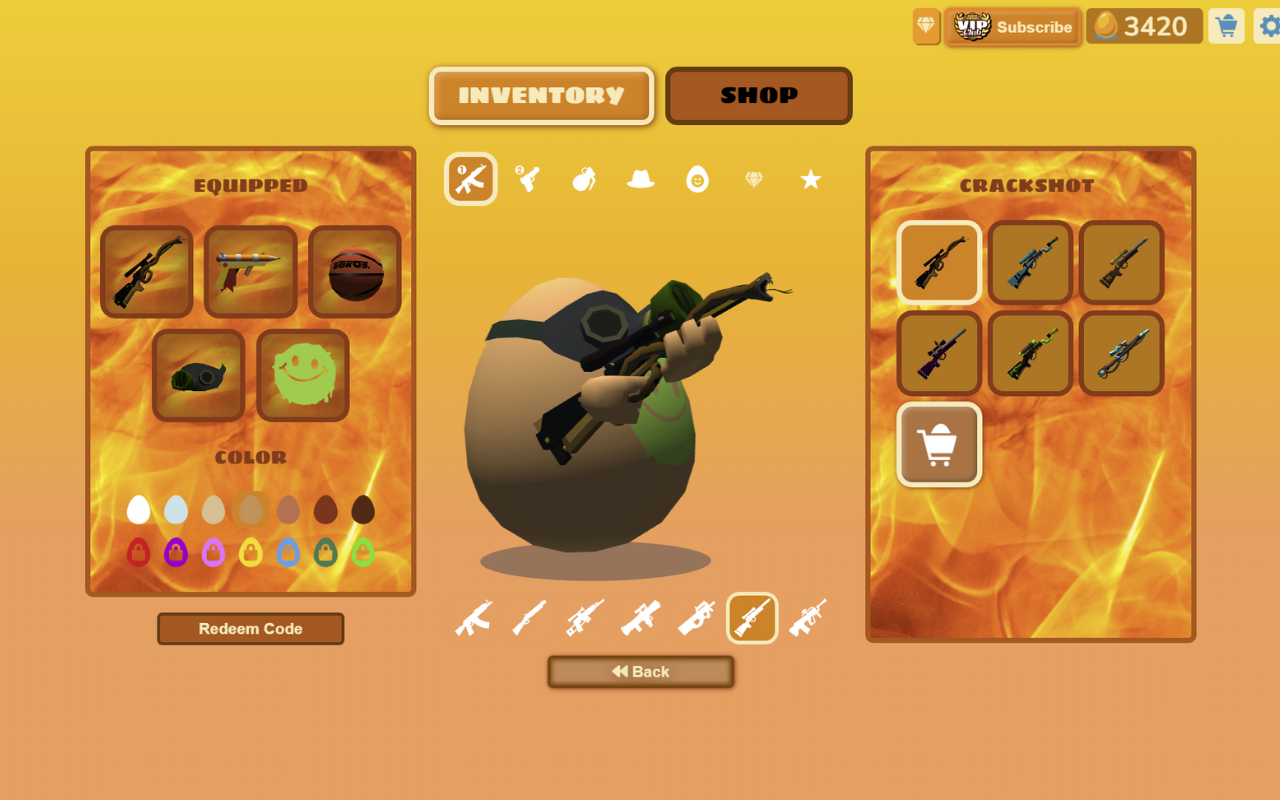The height and width of the screenshot is (800, 1280).
Task: Select the equipped basketball grenade slot
Action: pyautogui.click(x=355, y=272)
